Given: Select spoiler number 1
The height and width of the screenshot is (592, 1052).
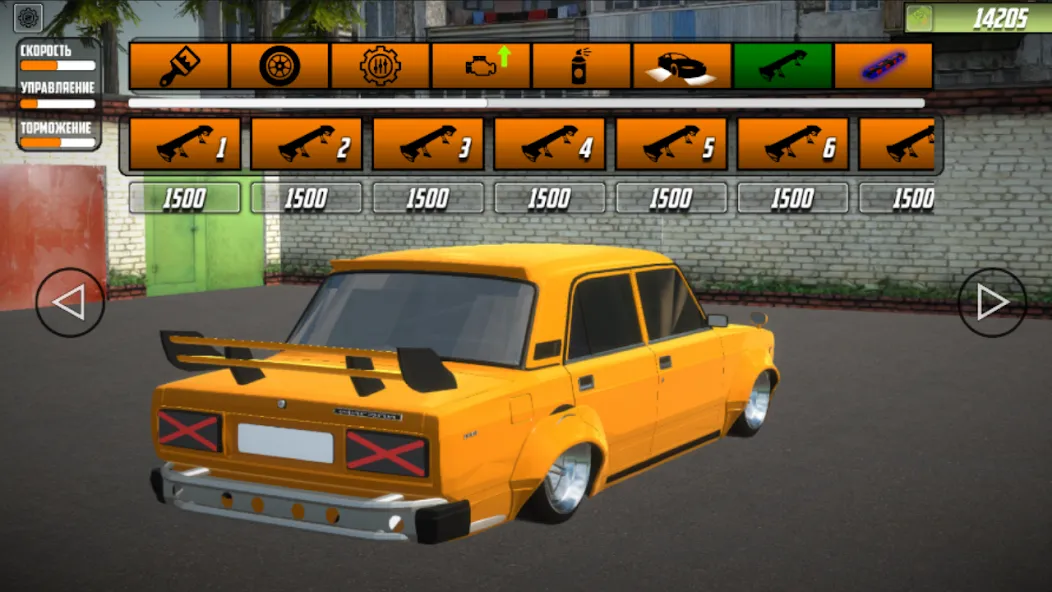Looking at the screenshot, I should (185, 145).
